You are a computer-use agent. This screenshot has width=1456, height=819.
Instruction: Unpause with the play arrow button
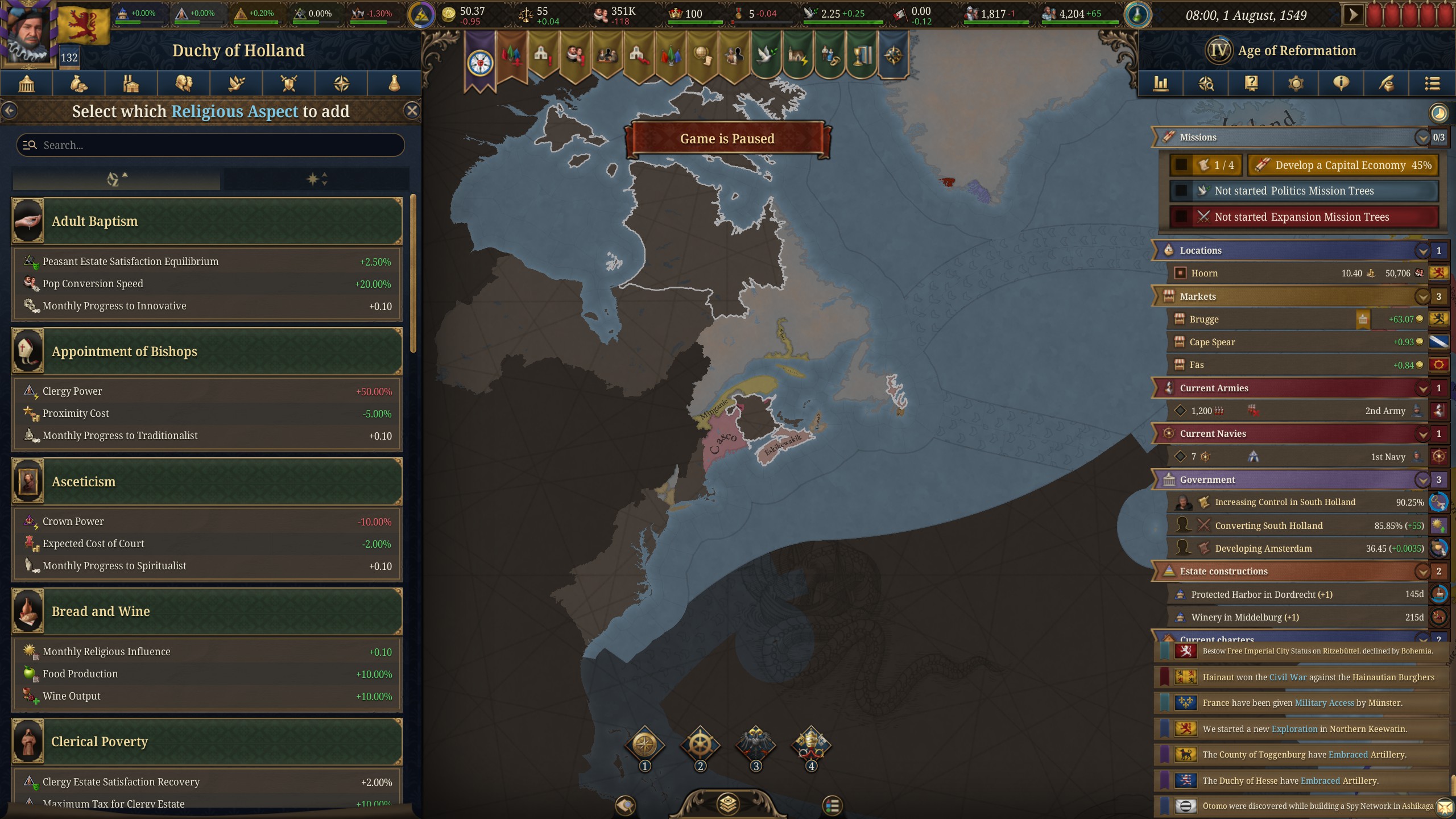pyautogui.click(x=1354, y=14)
